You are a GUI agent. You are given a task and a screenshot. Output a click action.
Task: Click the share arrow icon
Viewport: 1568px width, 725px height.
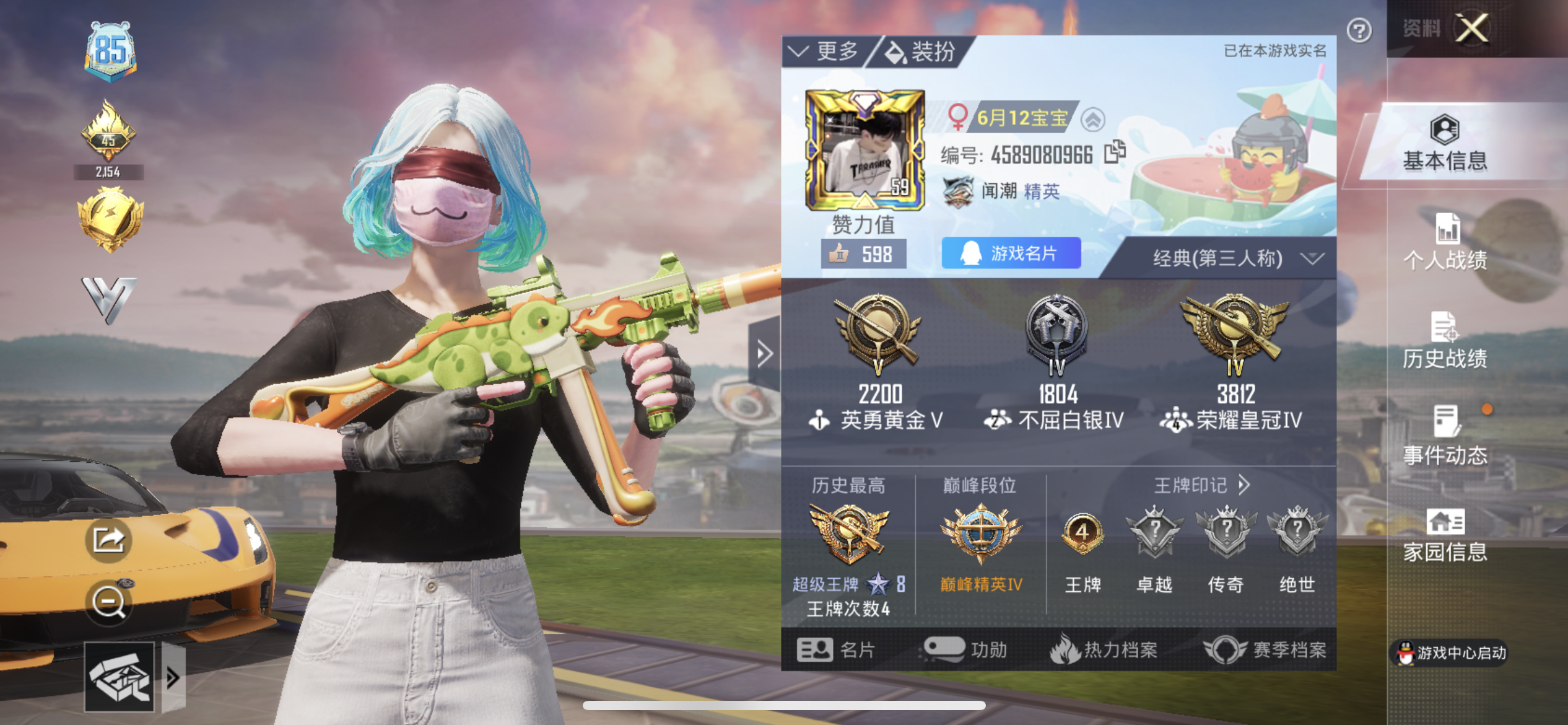pyautogui.click(x=108, y=540)
